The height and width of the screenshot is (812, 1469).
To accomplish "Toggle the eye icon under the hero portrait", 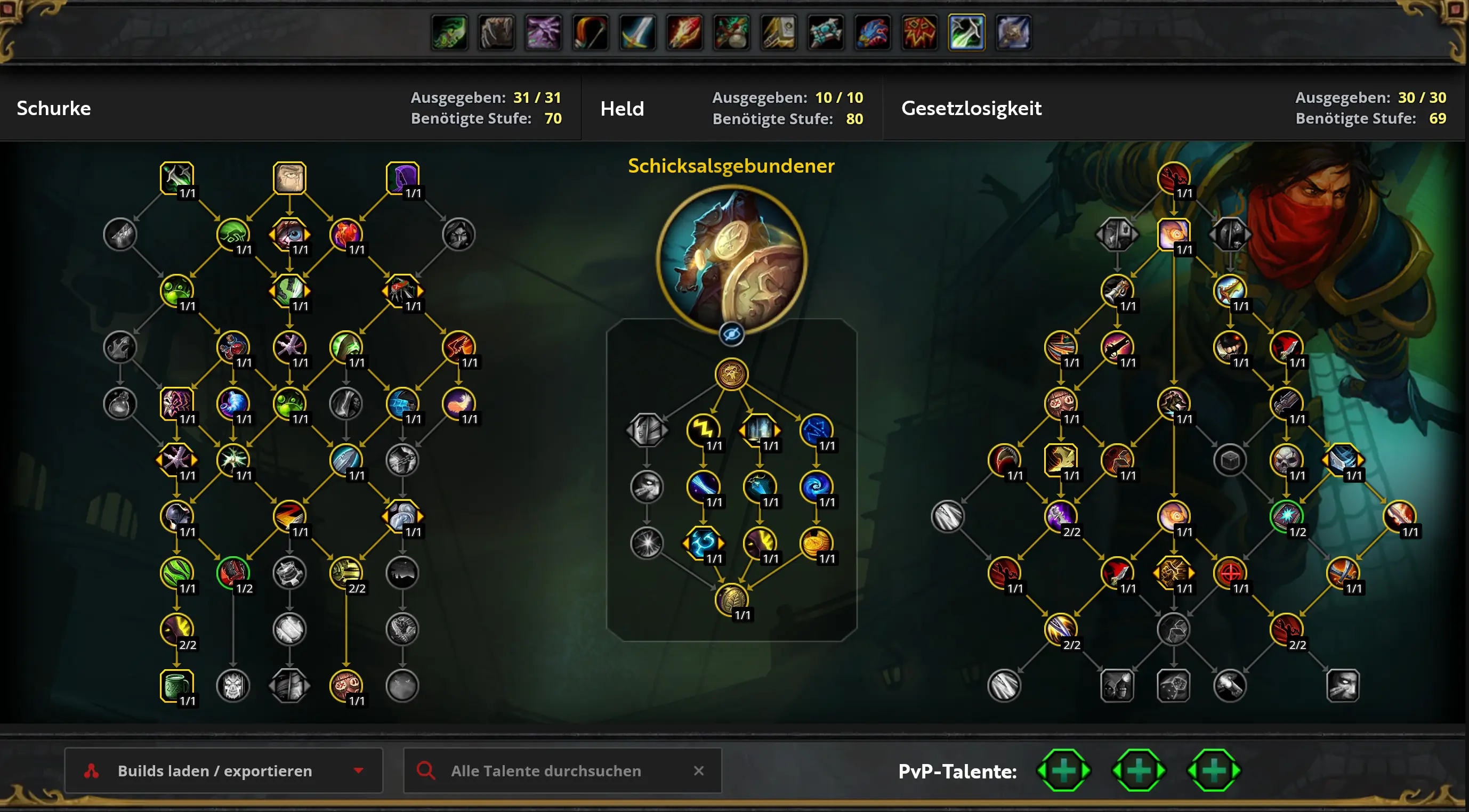I will [731, 334].
